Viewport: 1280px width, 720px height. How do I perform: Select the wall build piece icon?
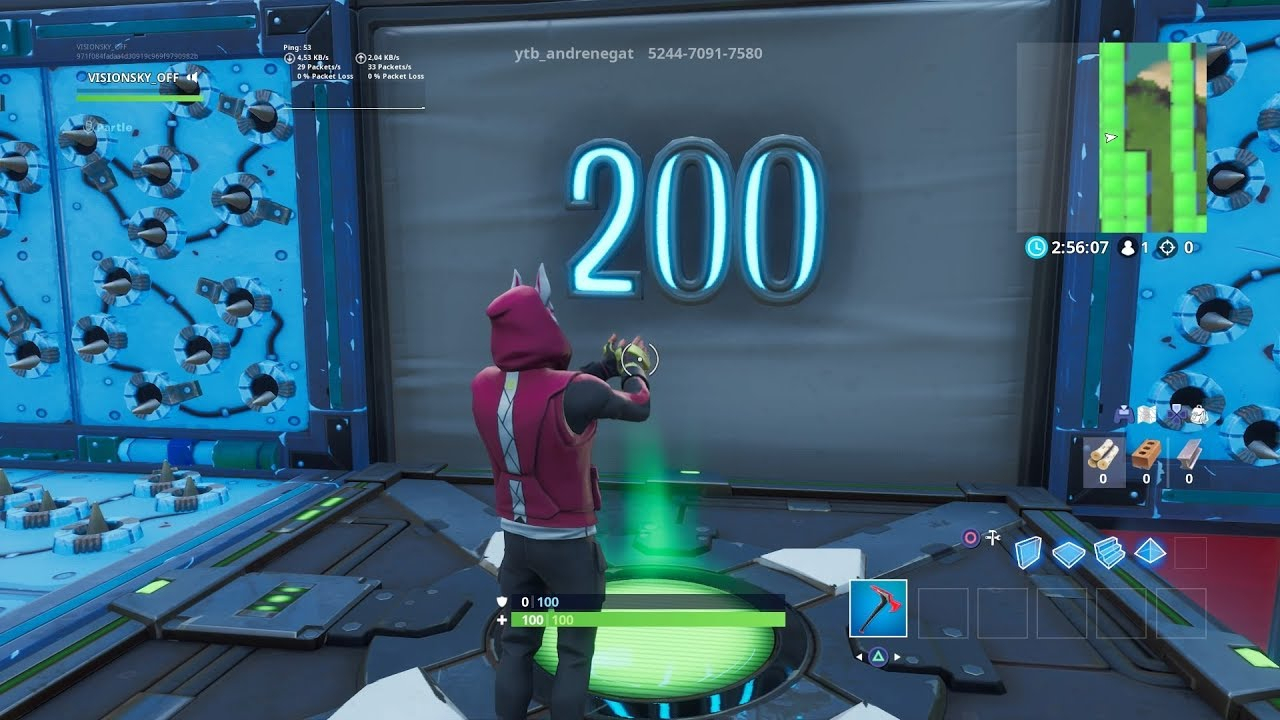click(1029, 551)
